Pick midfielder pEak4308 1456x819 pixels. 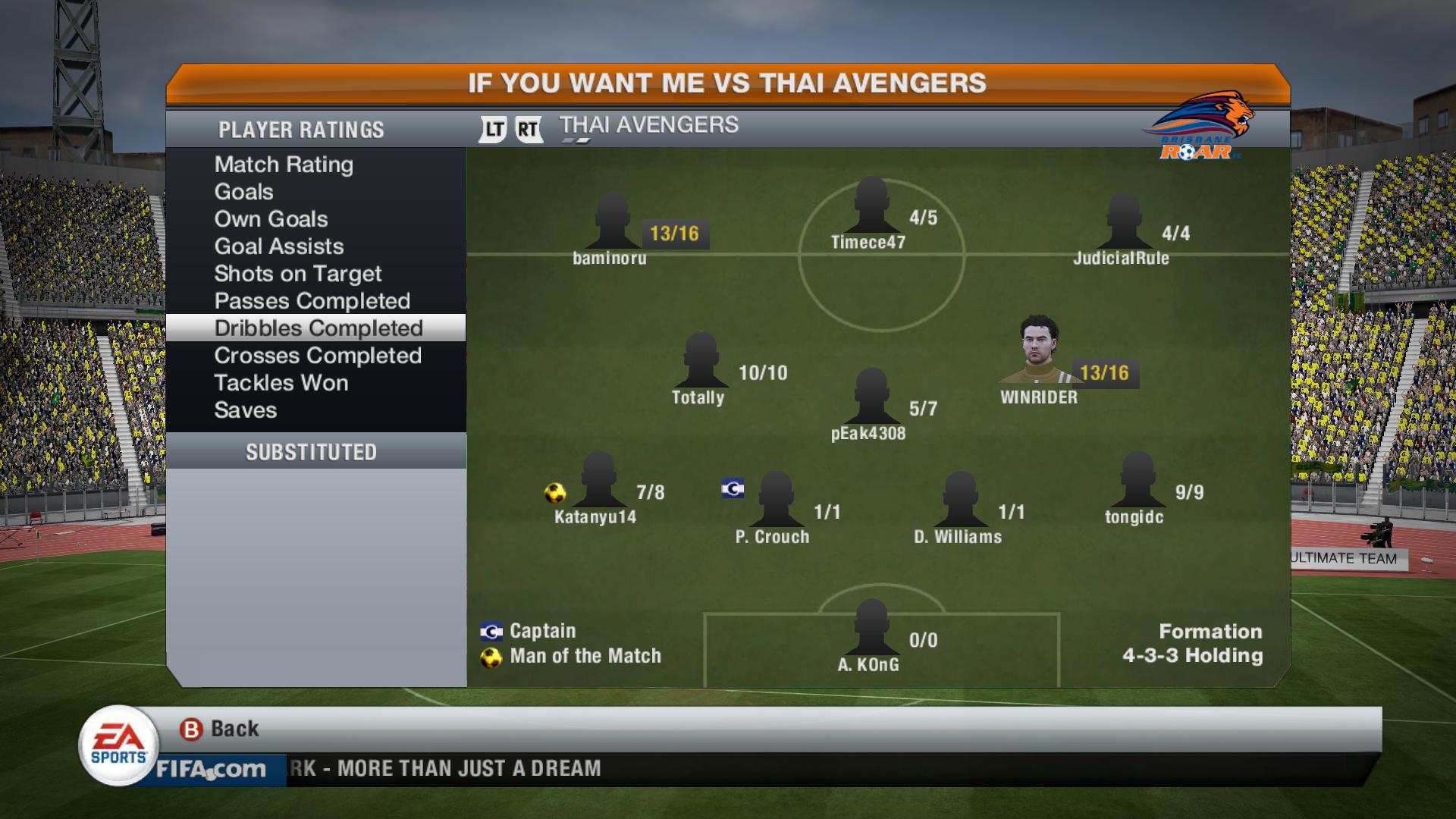click(871, 399)
